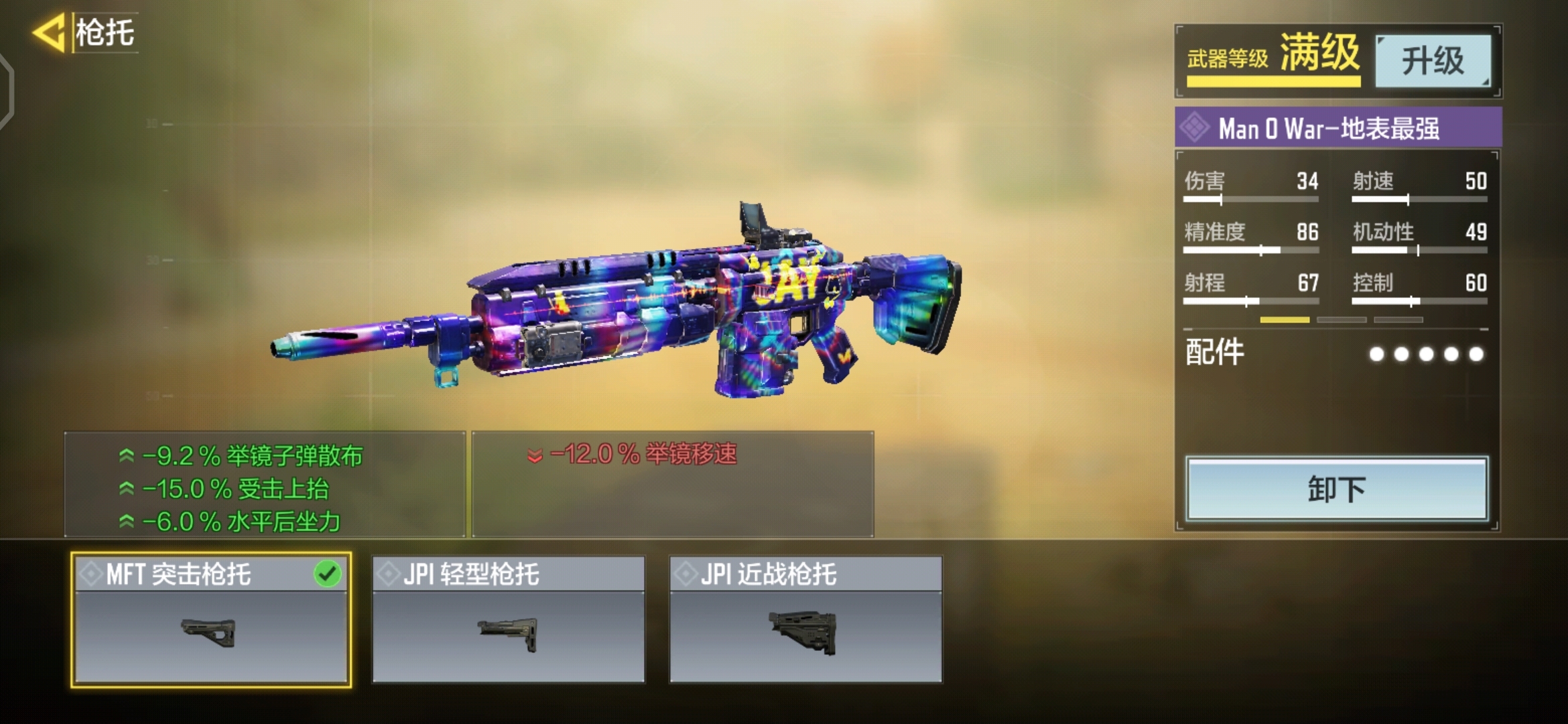The image size is (1568, 724).
Task: Open the Man O War weapon name banner
Action: click(1337, 128)
